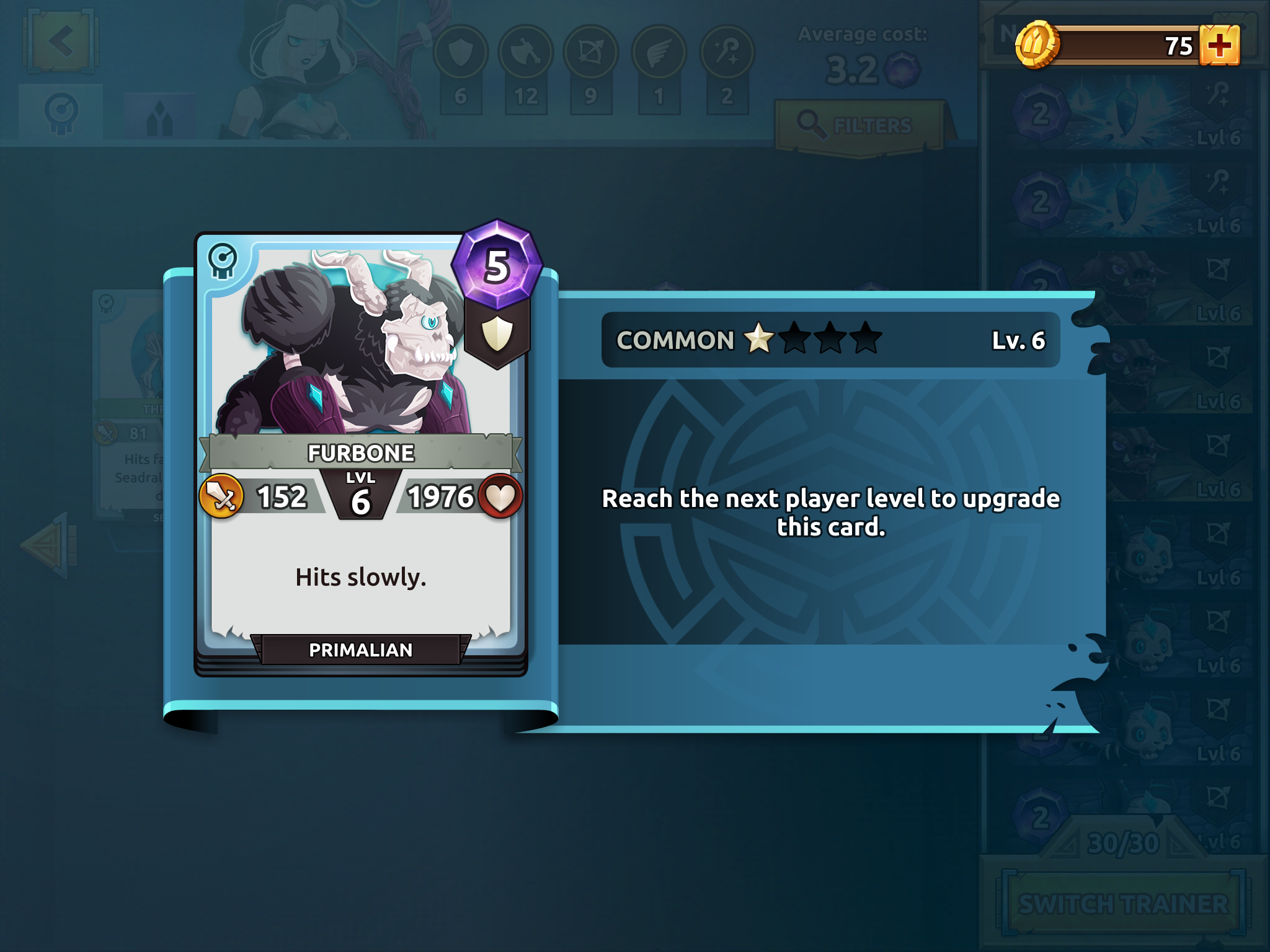
Task: Add more gold coins with the plus button
Action: 1219,45
